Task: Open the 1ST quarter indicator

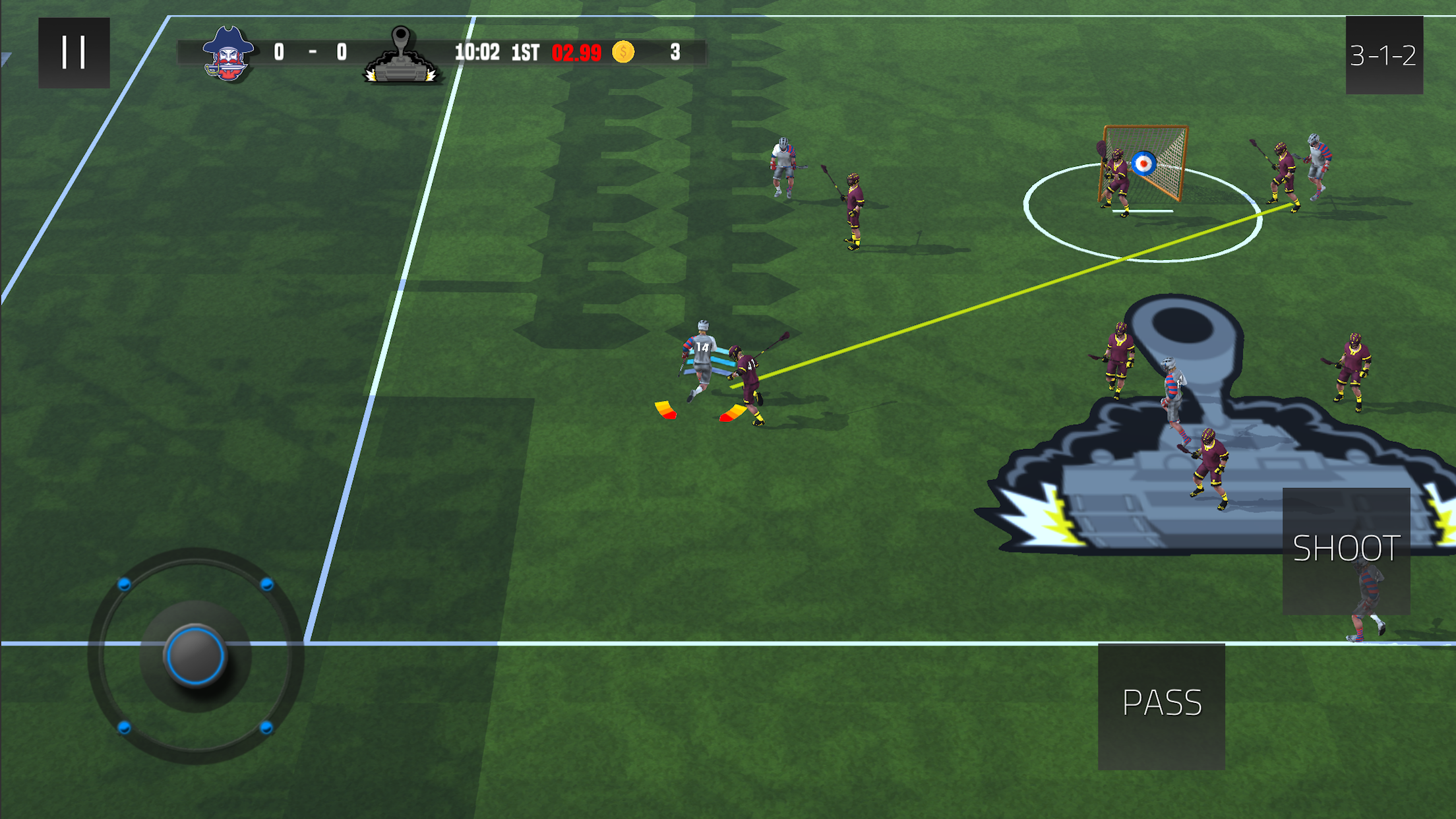Action: point(524,51)
